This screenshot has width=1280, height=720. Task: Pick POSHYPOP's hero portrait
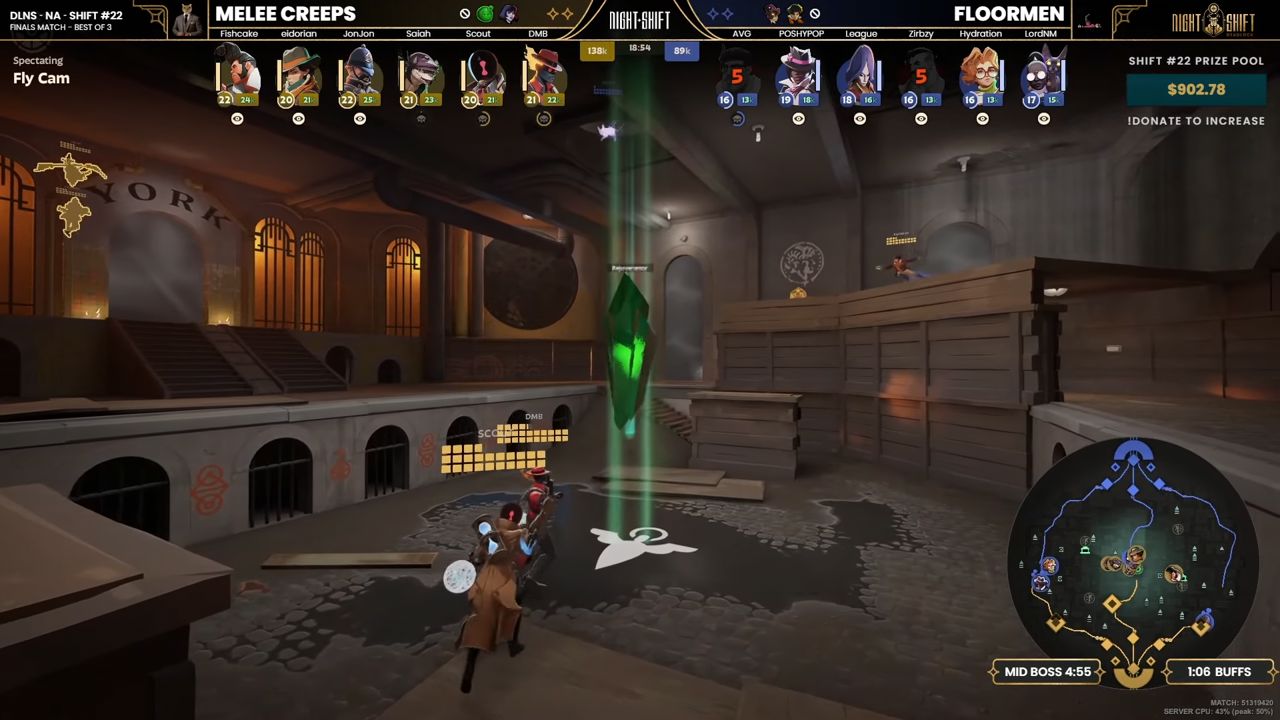798,72
